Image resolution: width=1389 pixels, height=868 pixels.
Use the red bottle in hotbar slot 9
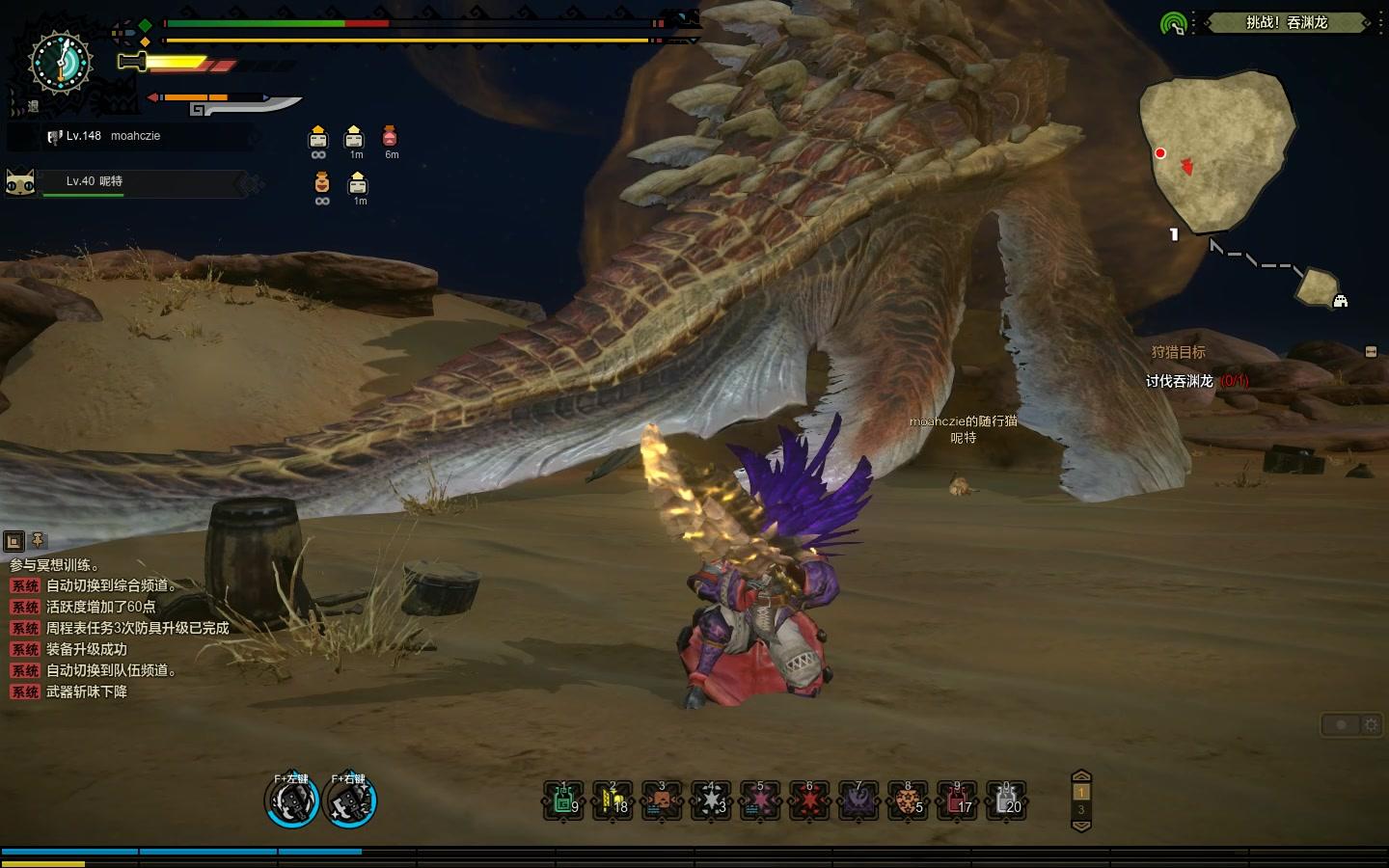point(957,801)
